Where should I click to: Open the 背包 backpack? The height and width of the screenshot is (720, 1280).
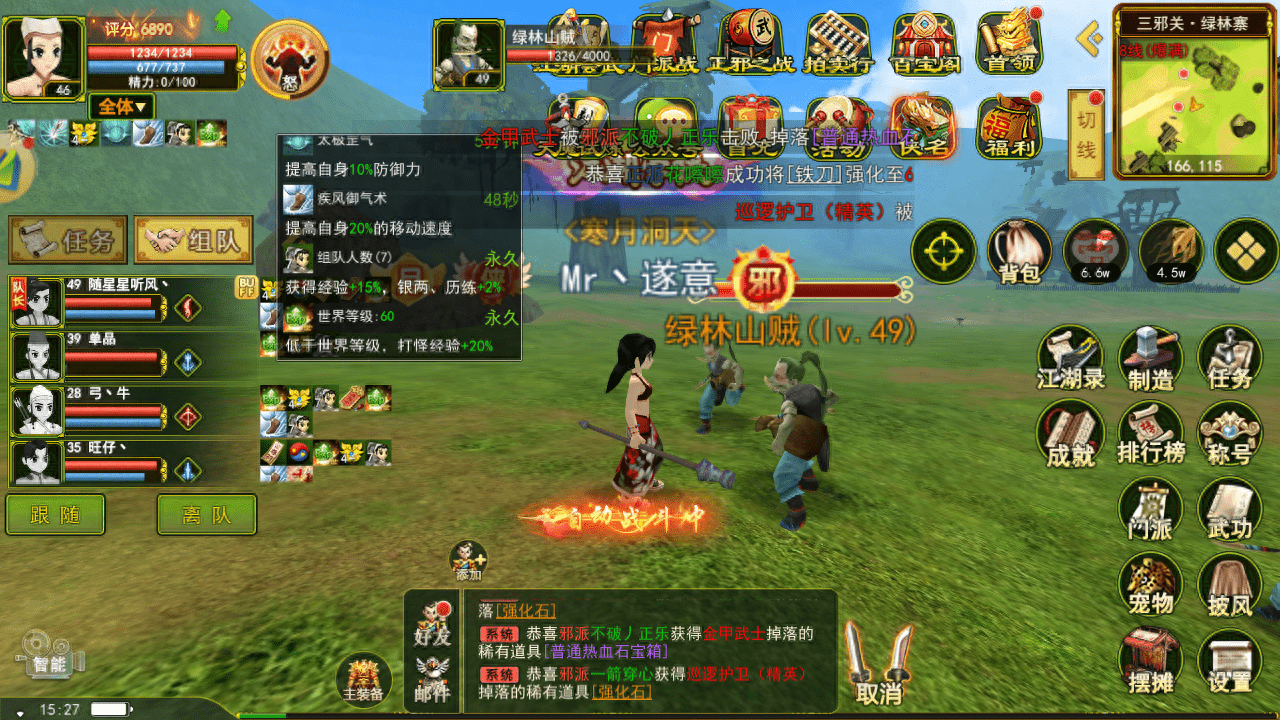pyautogui.click(x=1019, y=251)
